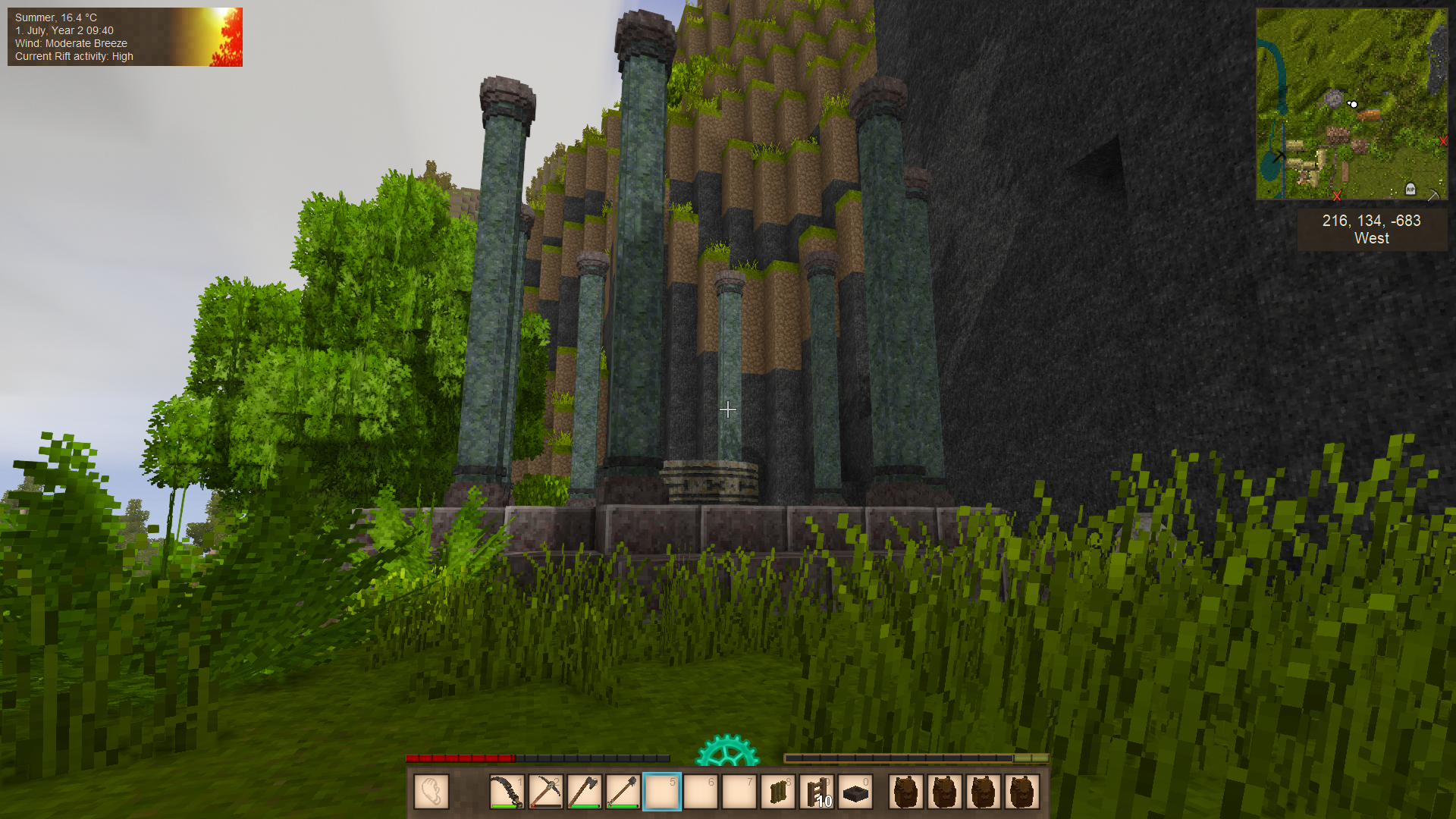Choose the axe in the hotbar
The height and width of the screenshot is (819, 1456).
tap(584, 792)
